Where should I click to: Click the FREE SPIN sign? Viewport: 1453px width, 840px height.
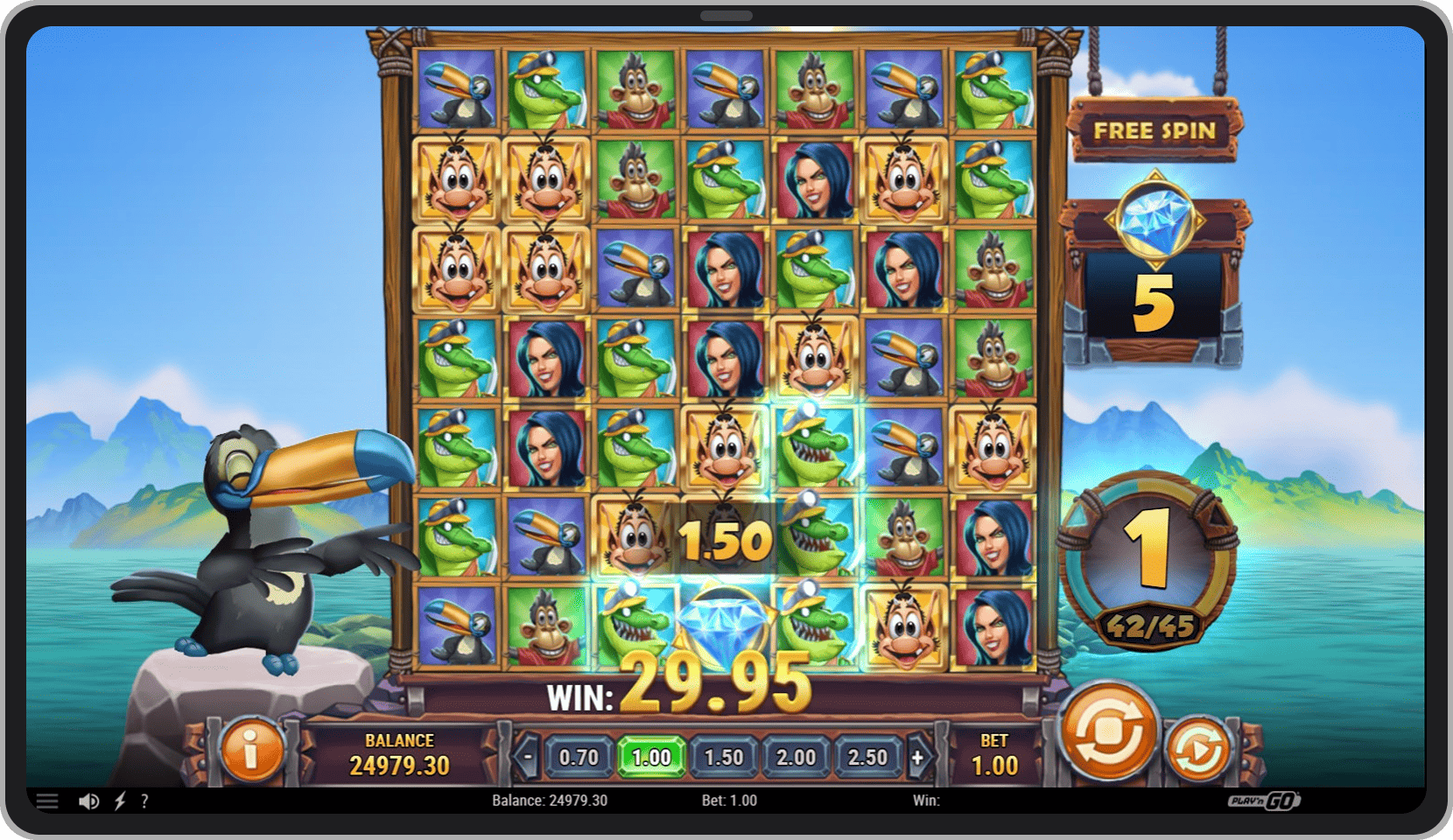(x=1154, y=129)
